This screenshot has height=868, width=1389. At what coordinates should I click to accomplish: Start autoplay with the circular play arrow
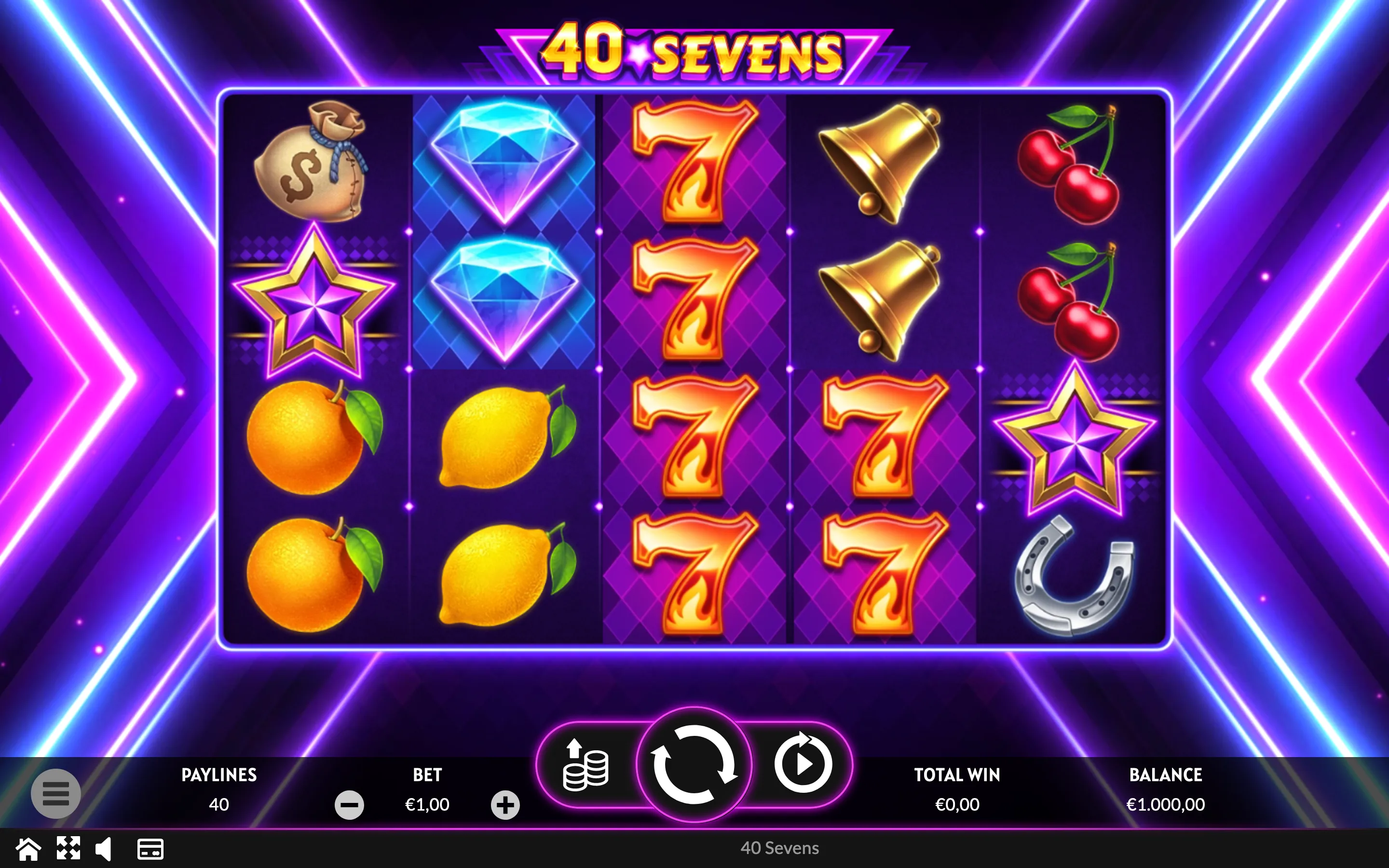(803, 764)
